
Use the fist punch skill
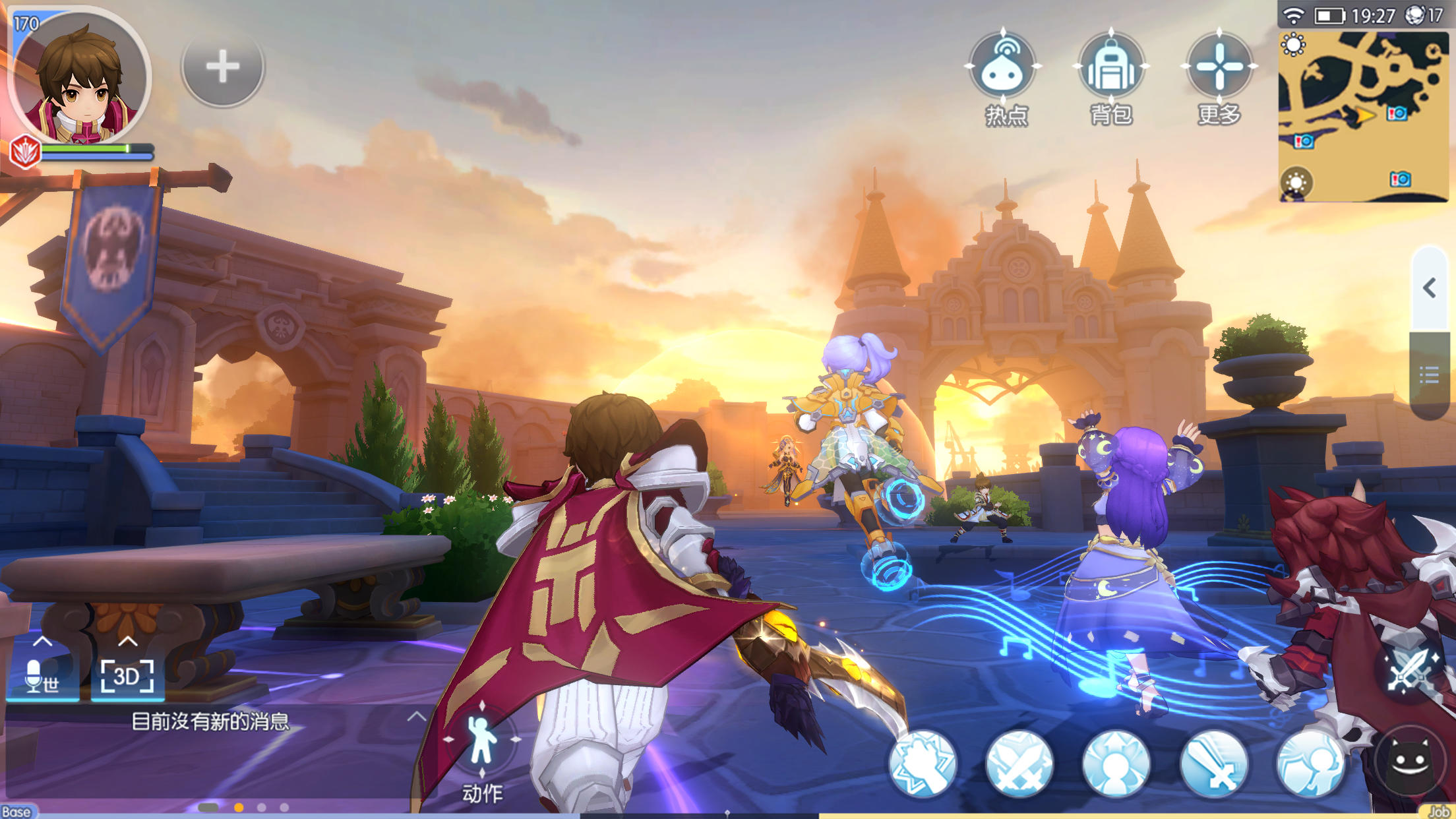pos(923,764)
